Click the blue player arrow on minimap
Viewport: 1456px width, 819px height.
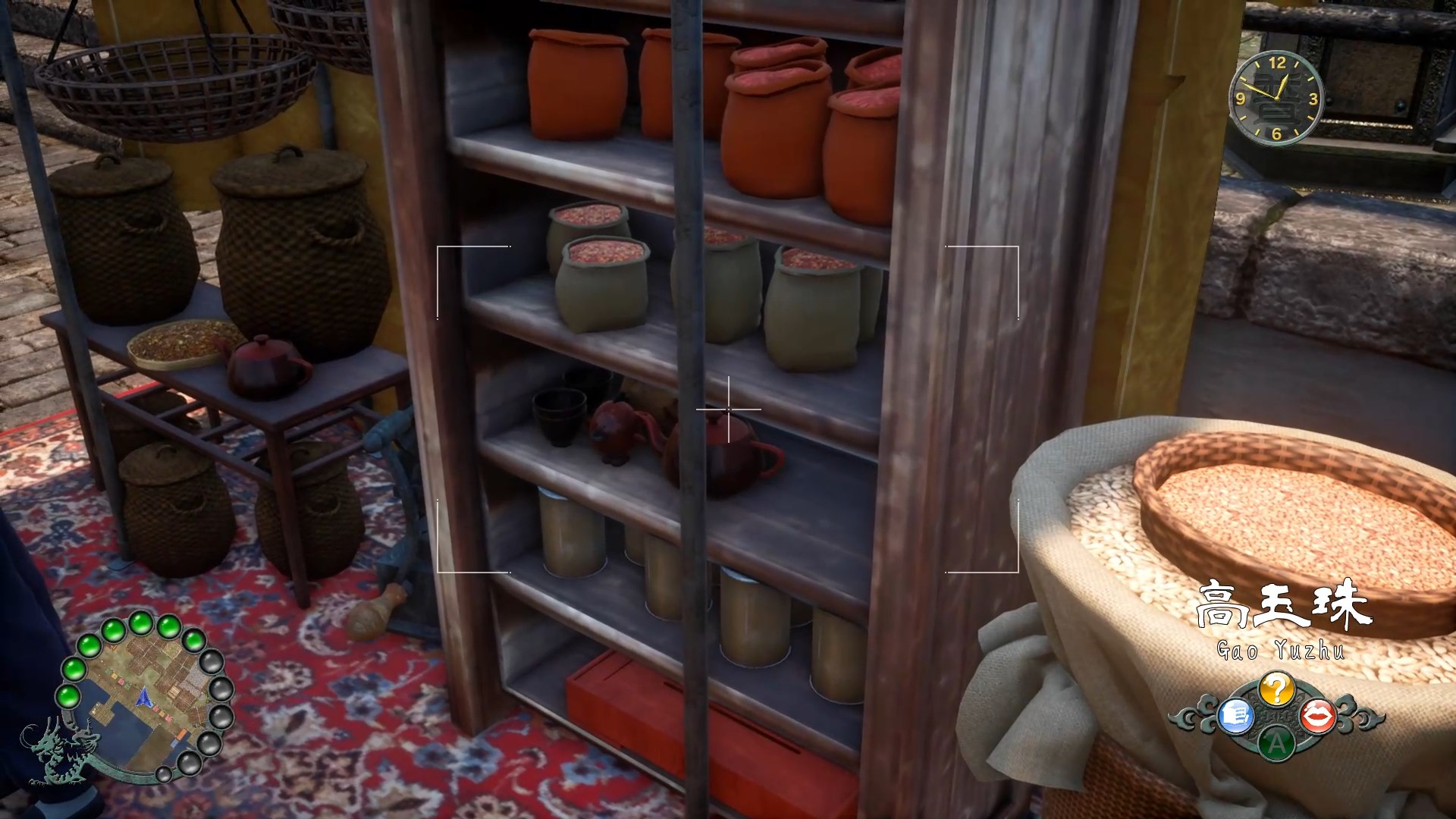[143, 696]
